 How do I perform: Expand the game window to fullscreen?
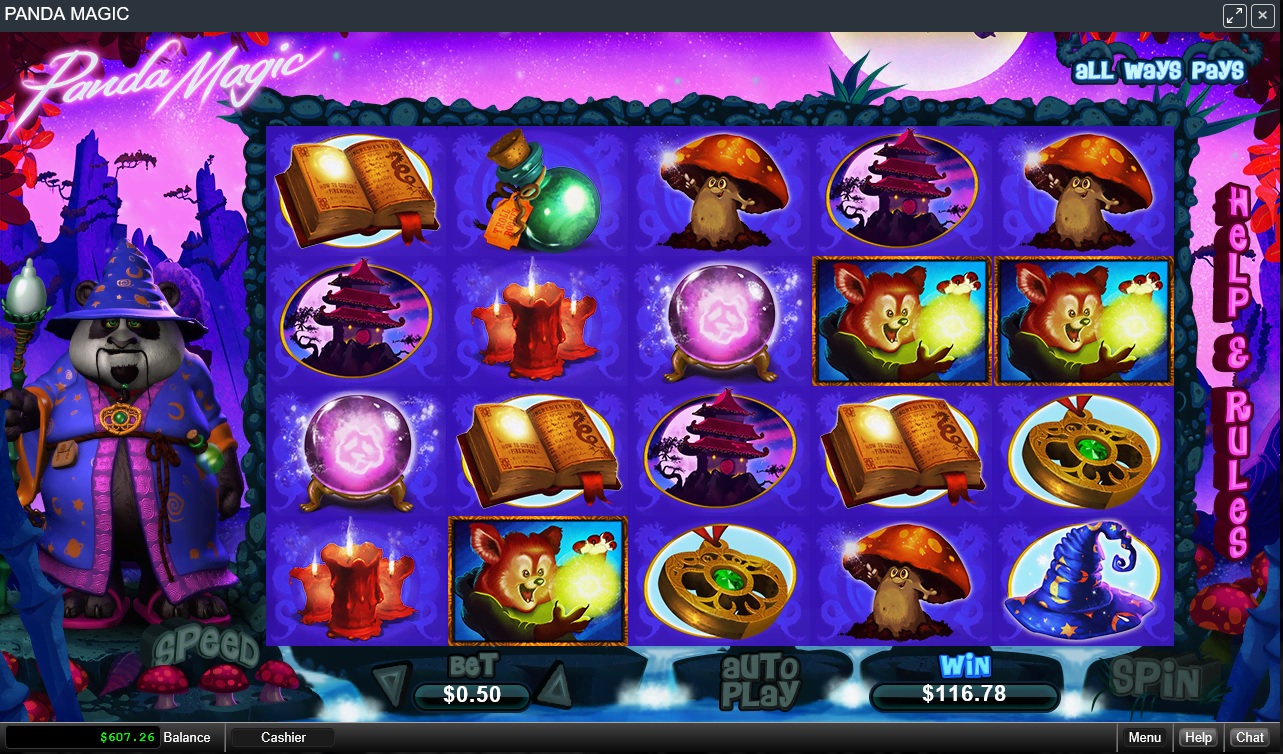point(1234,15)
